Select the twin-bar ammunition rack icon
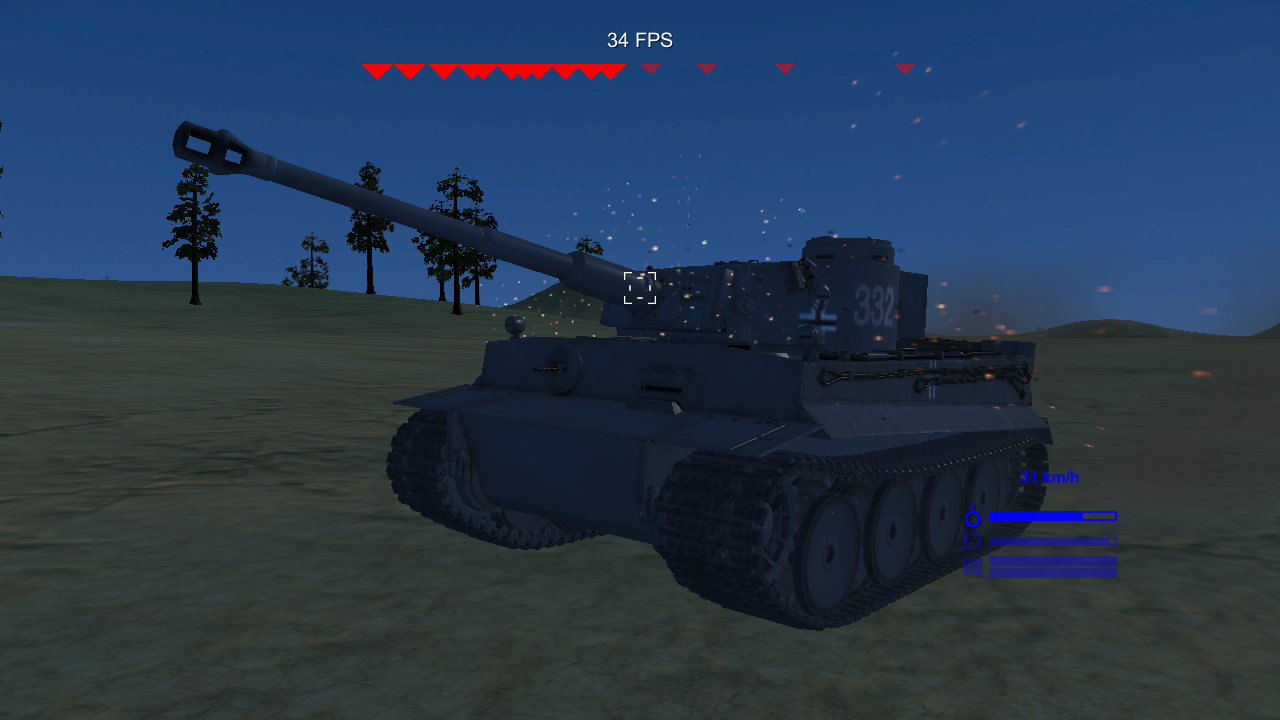 [972, 568]
